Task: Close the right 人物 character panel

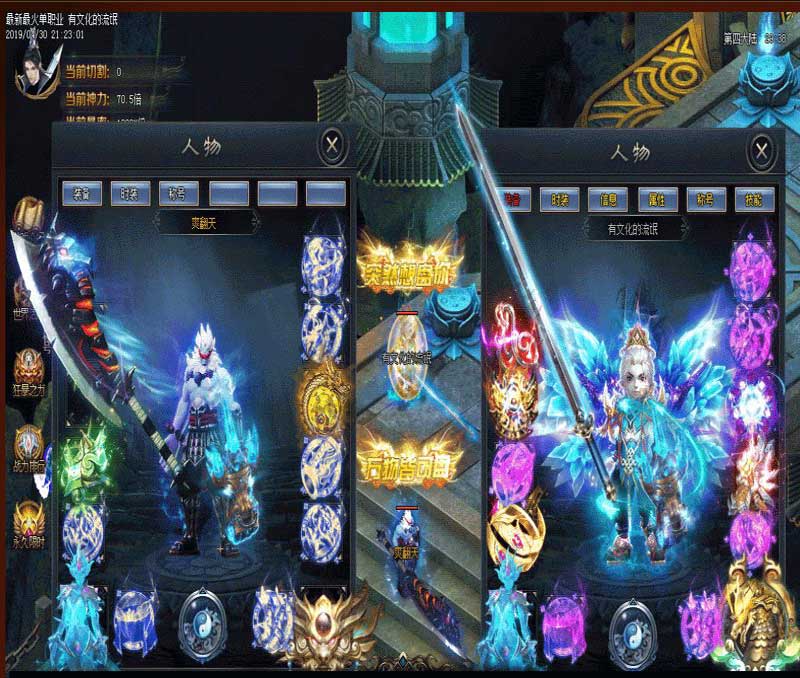Action: tap(762, 151)
